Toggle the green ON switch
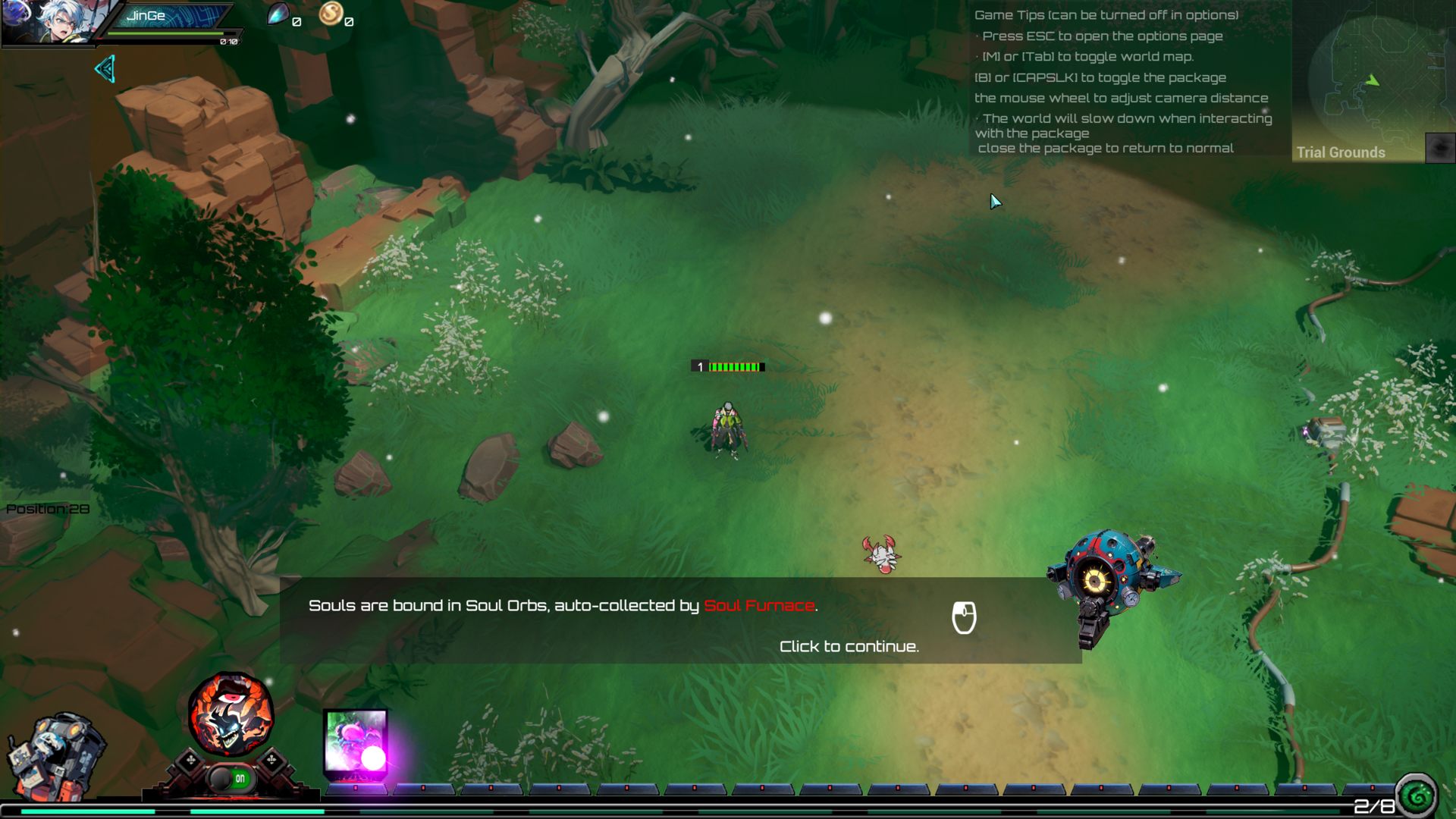Screen dimensions: 1456x819 231,778
